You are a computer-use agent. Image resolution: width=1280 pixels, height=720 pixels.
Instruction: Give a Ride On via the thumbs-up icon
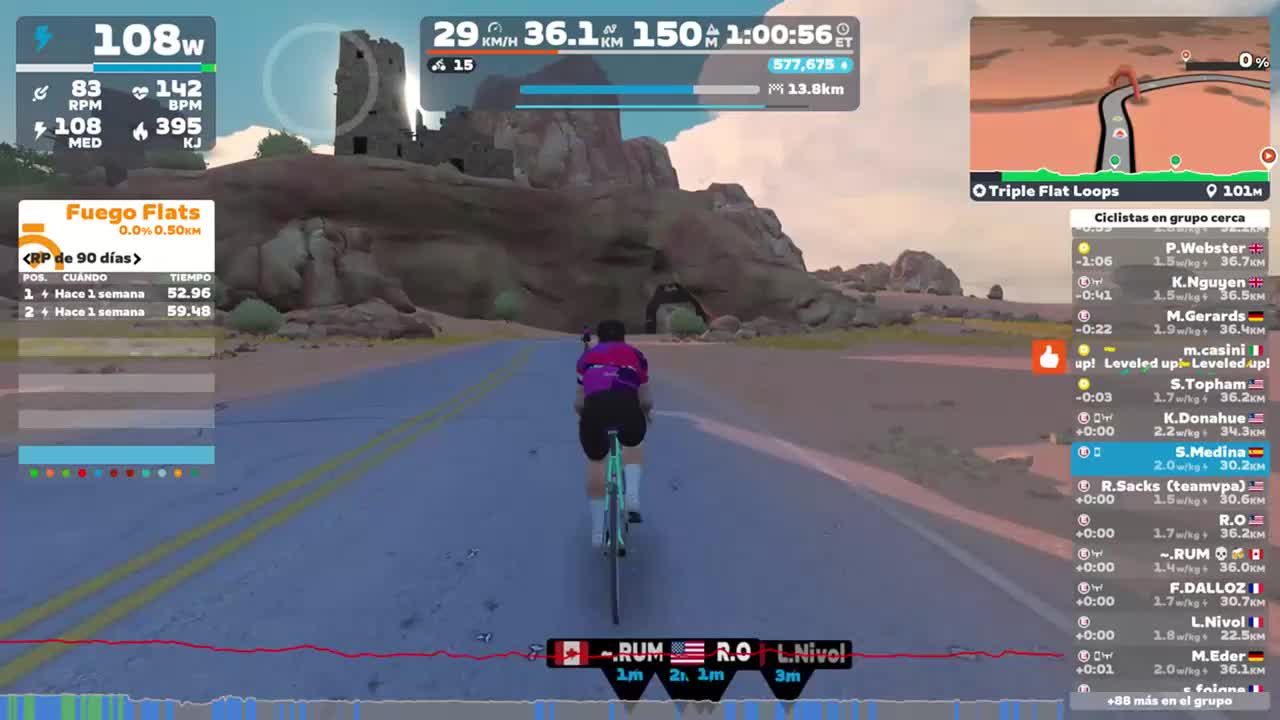pyautogui.click(x=1049, y=357)
